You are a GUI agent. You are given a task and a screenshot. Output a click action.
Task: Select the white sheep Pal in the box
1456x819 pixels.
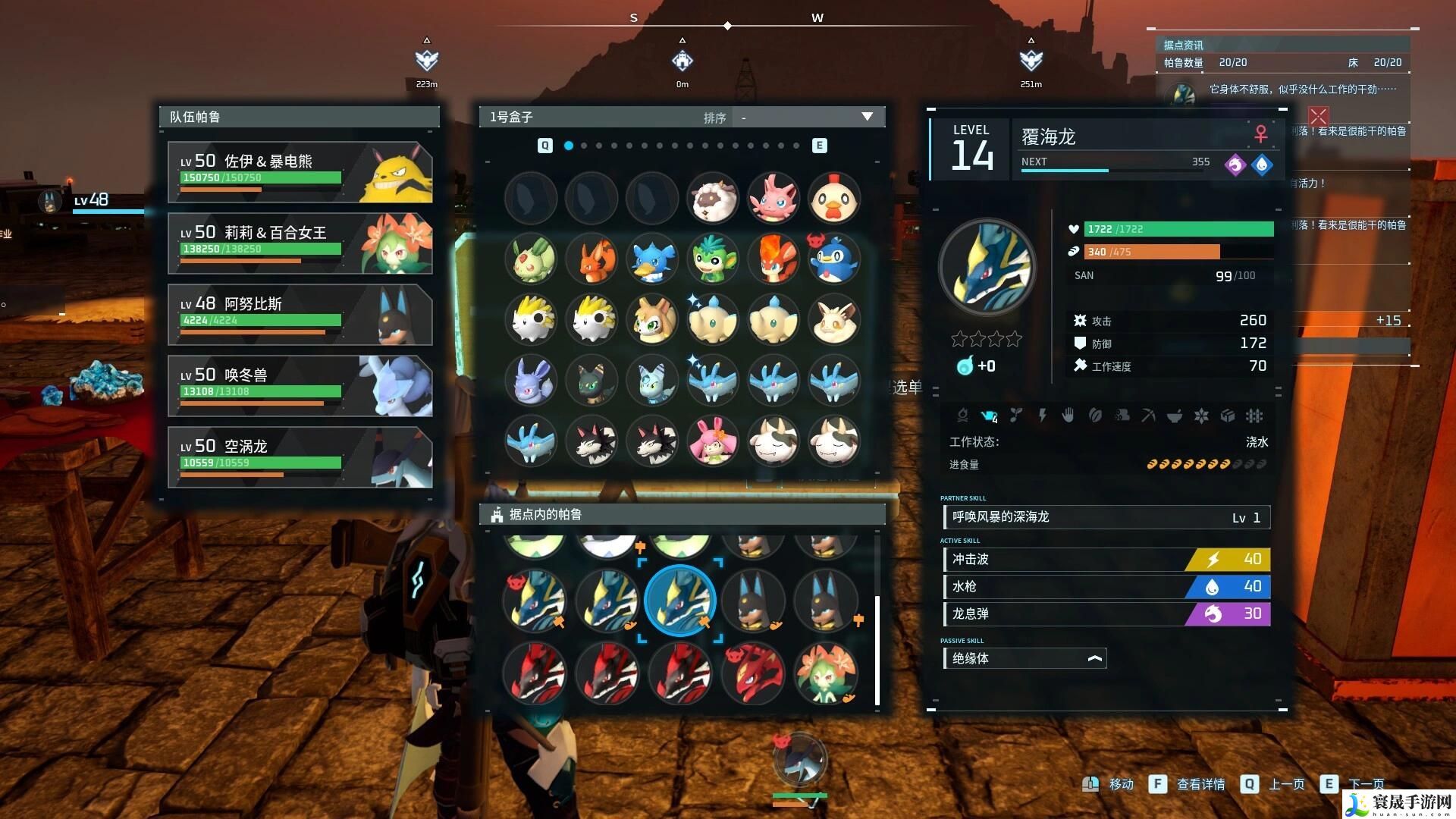click(x=712, y=199)
